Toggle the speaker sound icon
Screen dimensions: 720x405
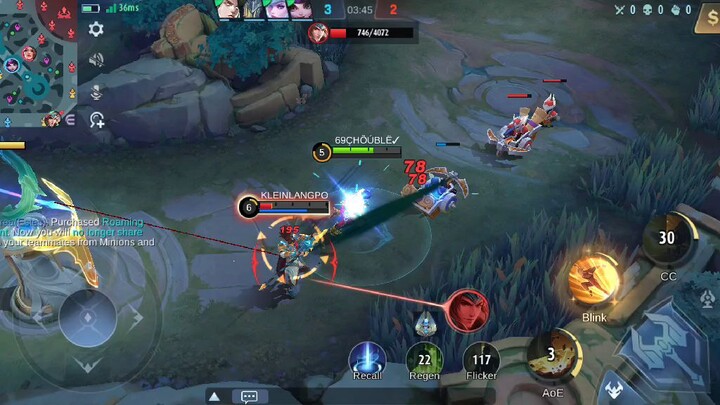point(96,60)
